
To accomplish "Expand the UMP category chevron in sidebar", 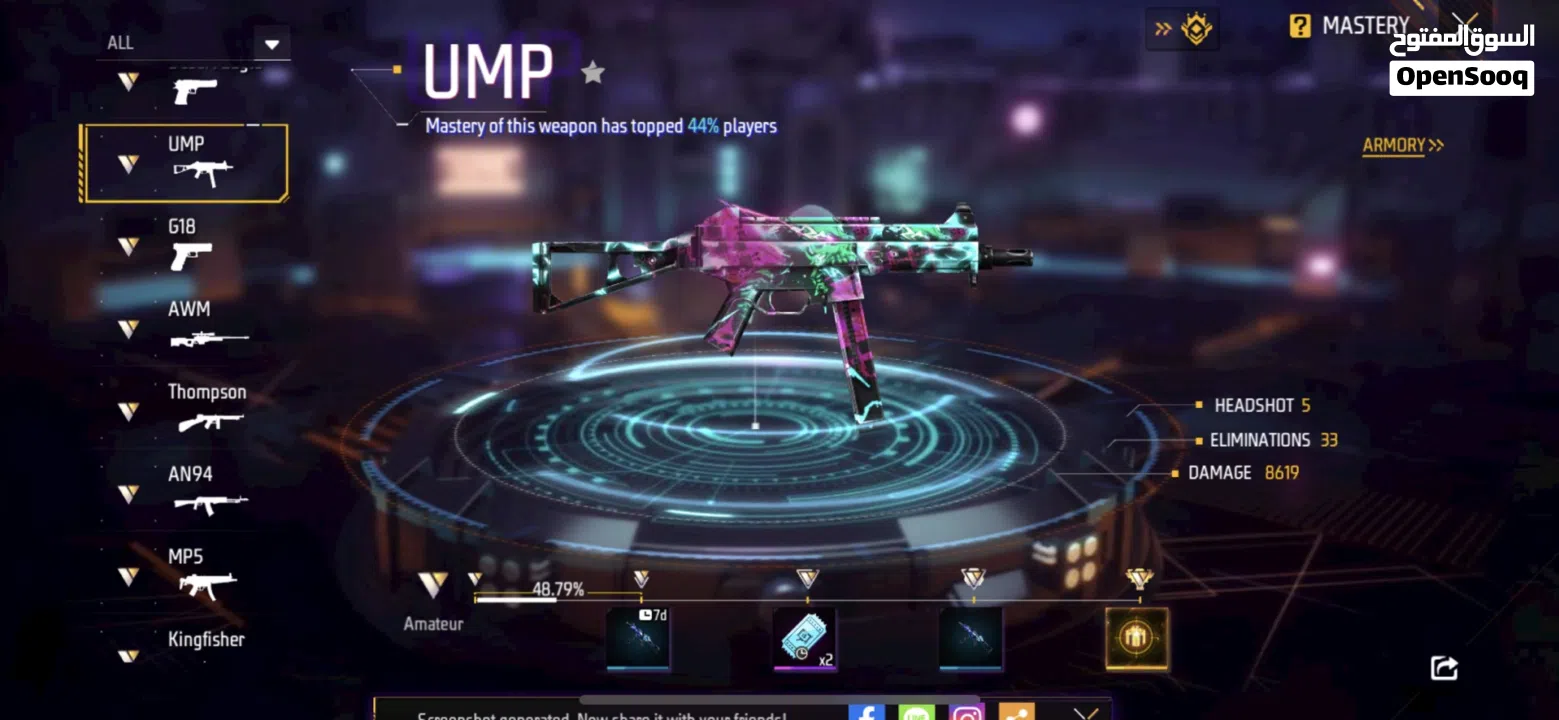I will (x=126, y=163).
